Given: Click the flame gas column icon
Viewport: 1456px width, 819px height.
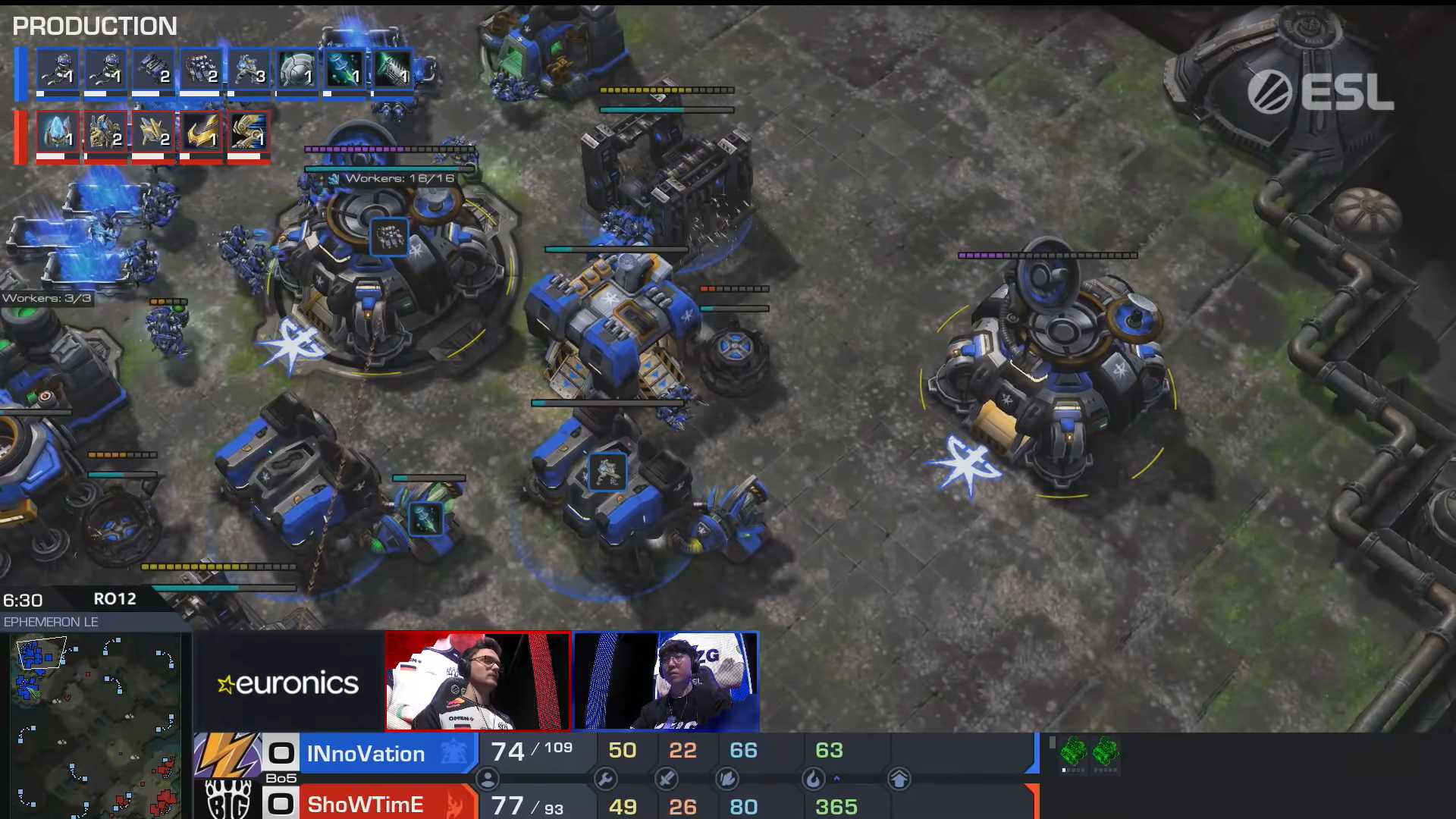Looking at the screenshot, I should click(813, 779).
